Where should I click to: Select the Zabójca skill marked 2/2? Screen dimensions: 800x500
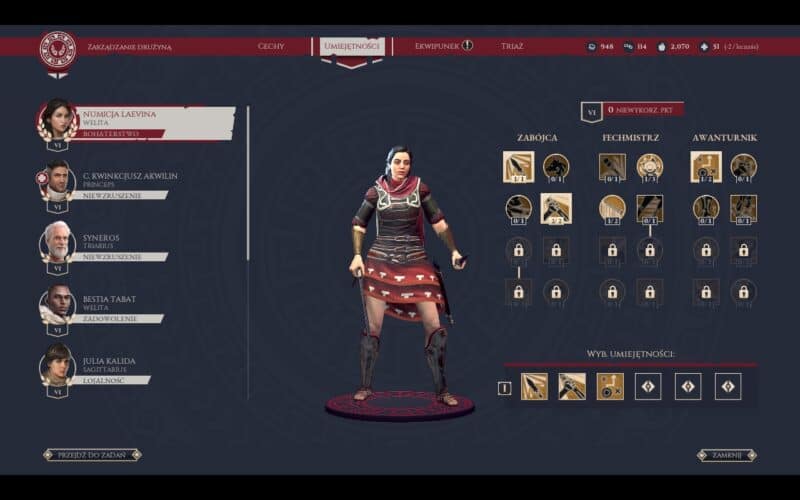556,208
